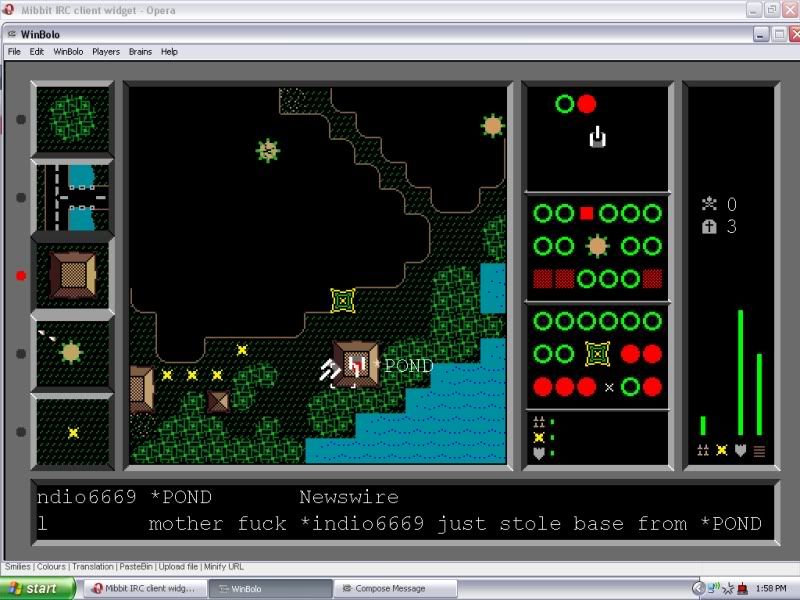This screenshot has width=800, height=600.
Task: Switch to the Compose Message taskbar window
Action: click(389, 588)
